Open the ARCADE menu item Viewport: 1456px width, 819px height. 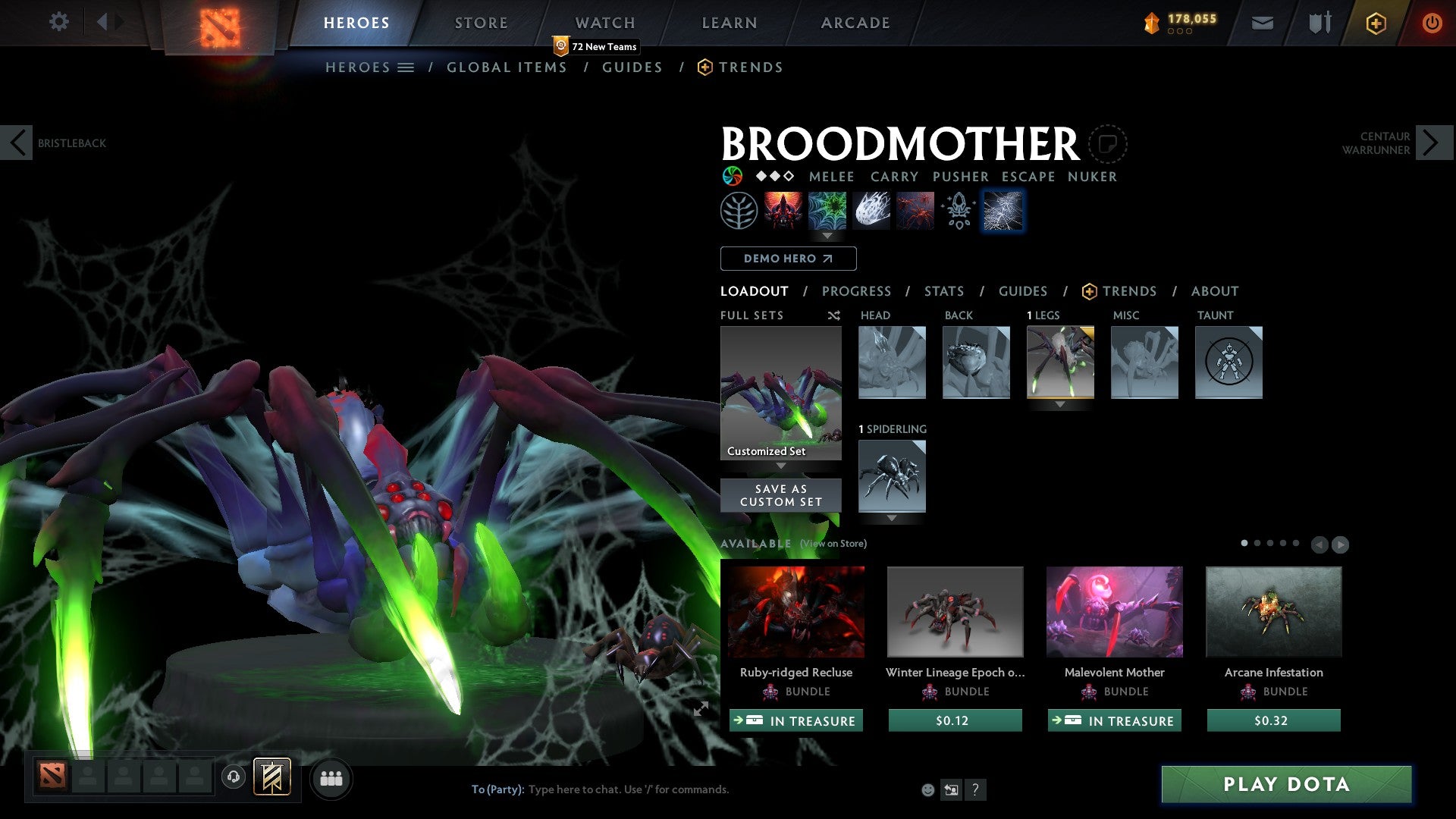pos(855,23)
